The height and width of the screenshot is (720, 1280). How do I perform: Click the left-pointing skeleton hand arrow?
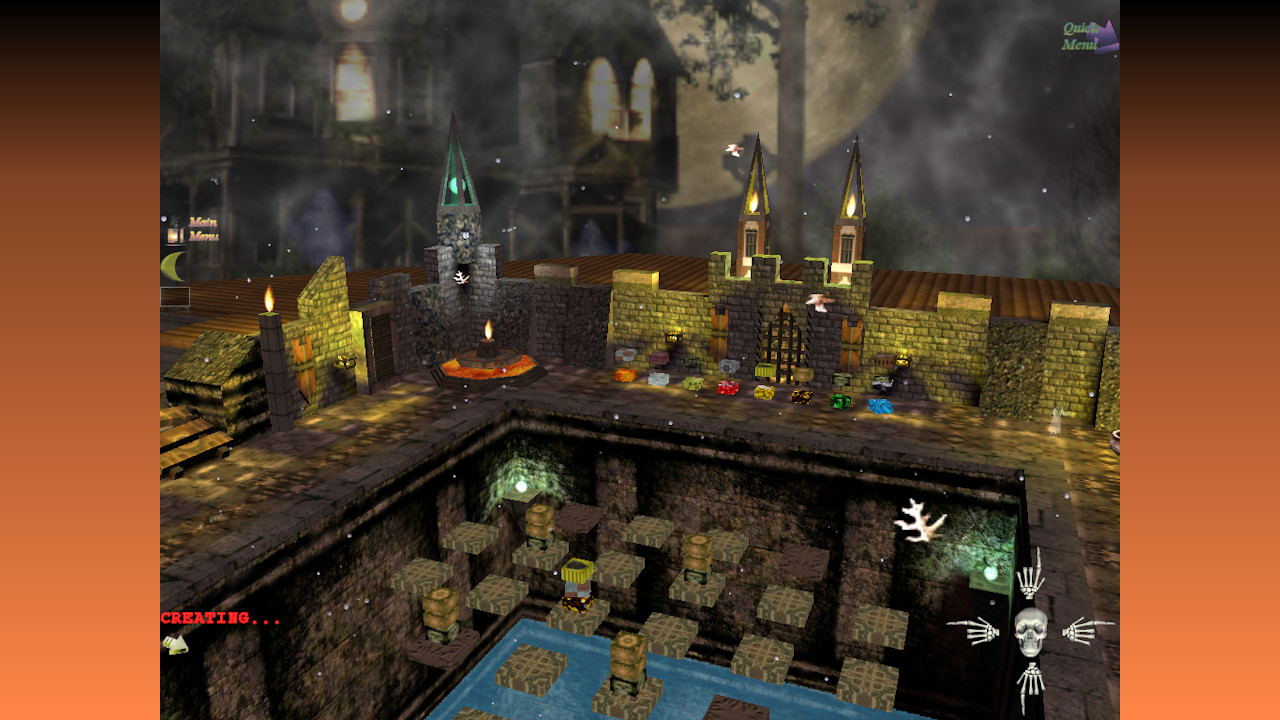pyautogui.click(x=979, y=631)
